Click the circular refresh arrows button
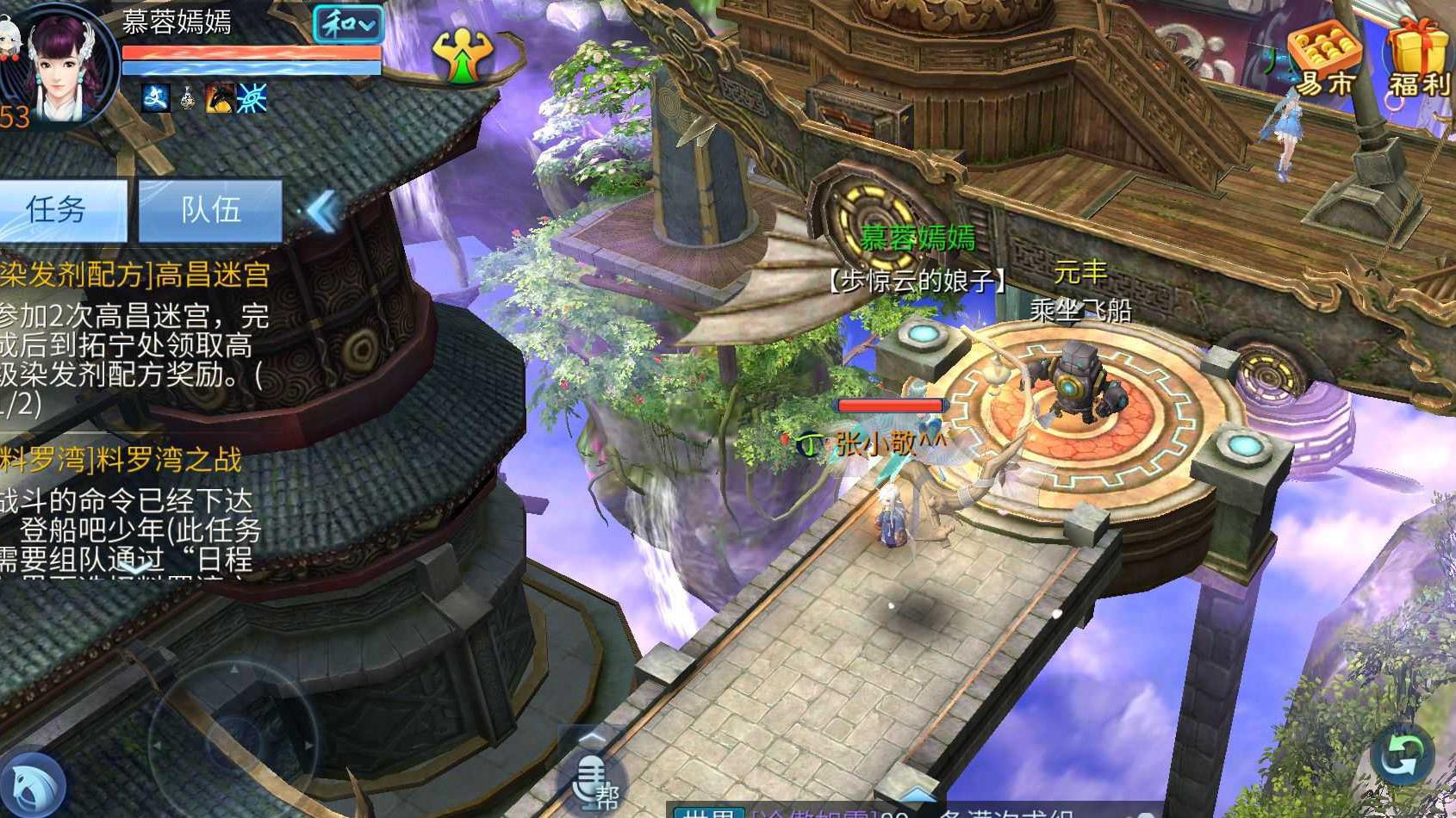This screenshot has height=818, width=1456. point(1402,755)
